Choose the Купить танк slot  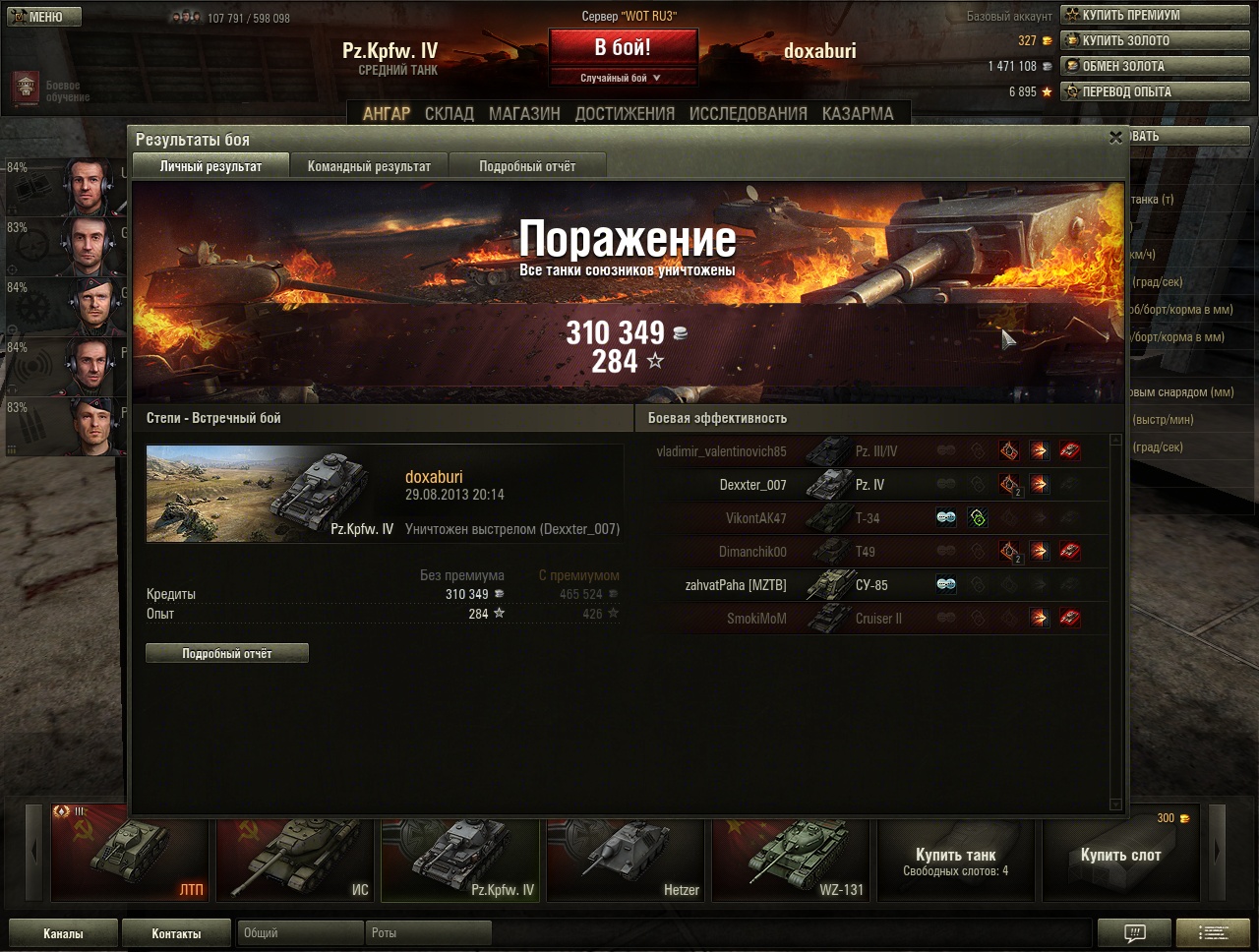[x=955, y=859]
